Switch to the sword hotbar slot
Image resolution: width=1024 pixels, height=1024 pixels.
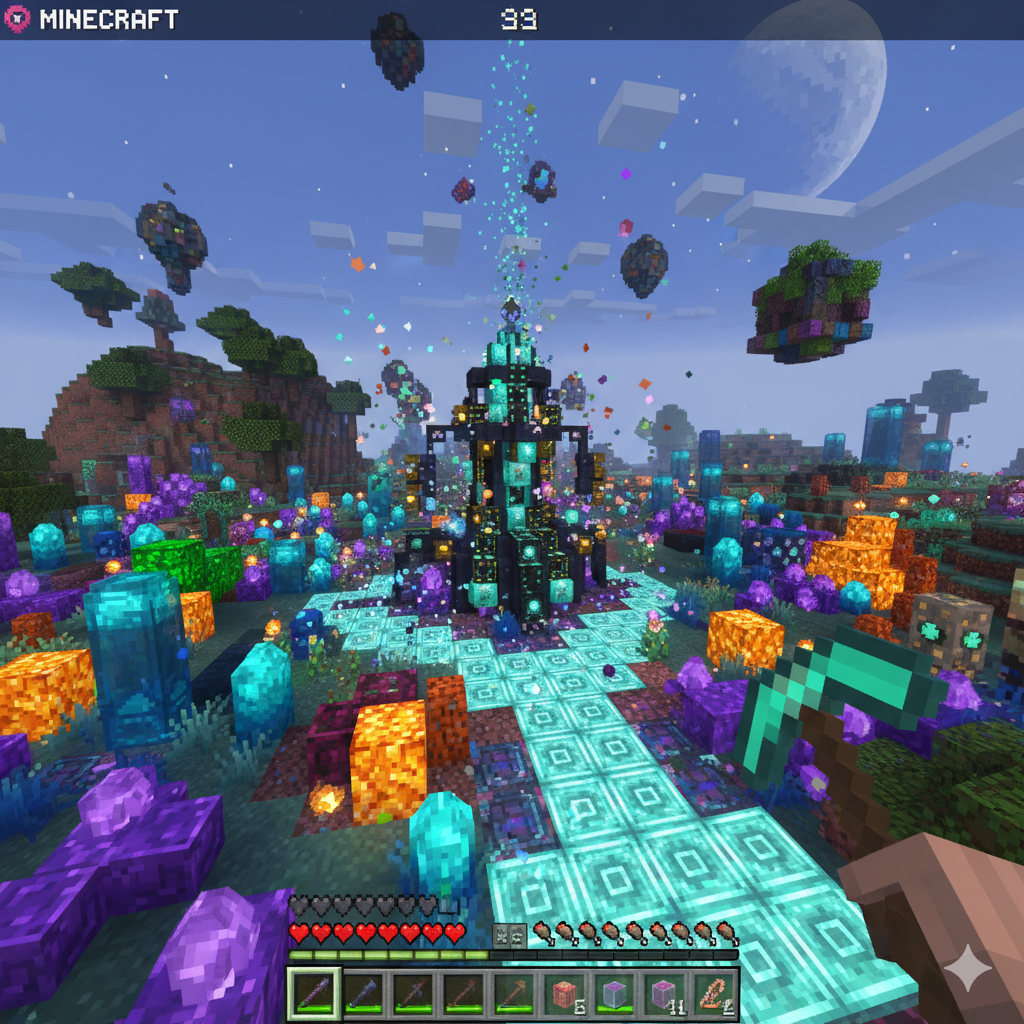point(413,994)
